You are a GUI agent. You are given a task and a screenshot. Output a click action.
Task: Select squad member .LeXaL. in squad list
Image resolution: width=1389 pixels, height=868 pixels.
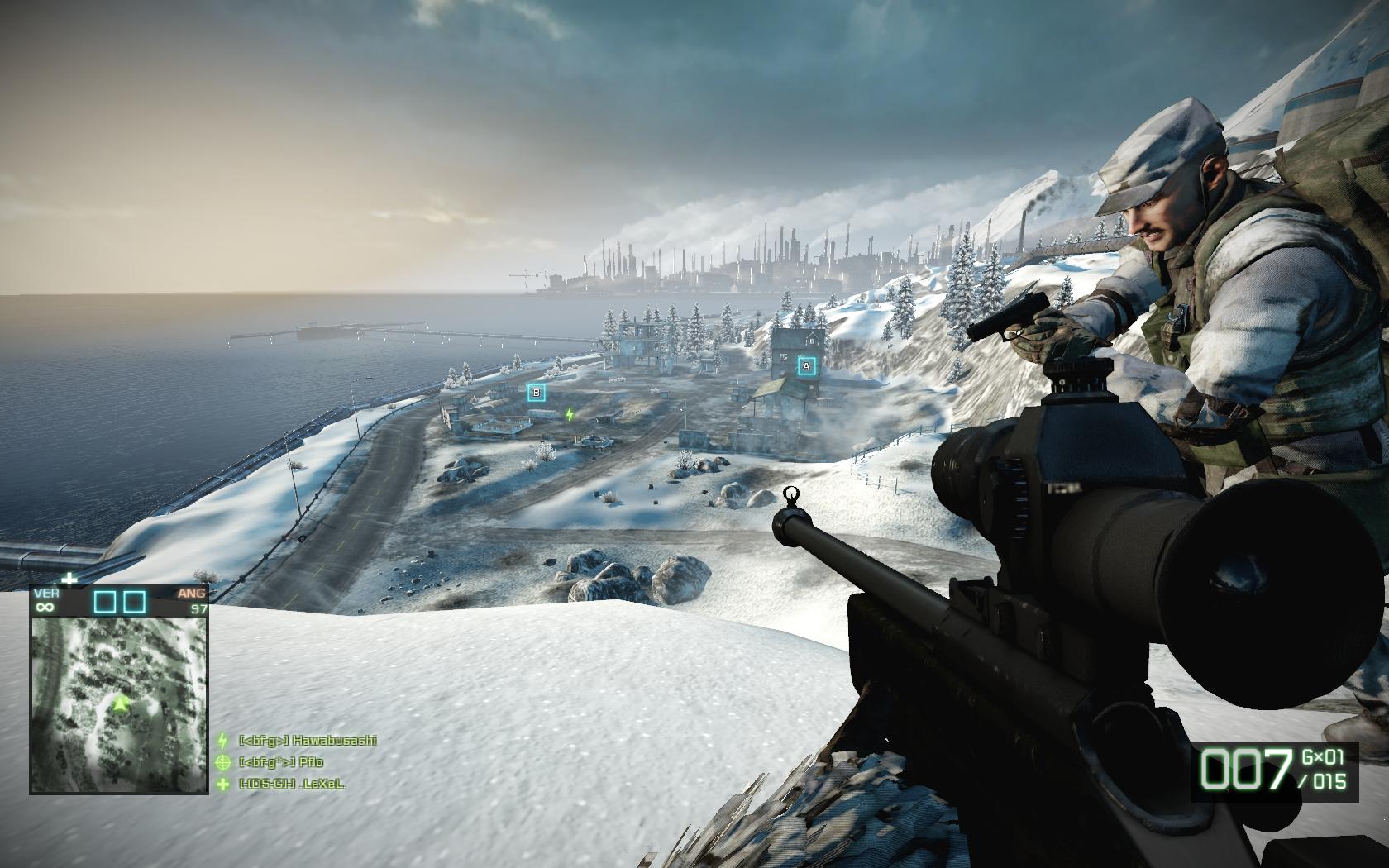(291, 784)
